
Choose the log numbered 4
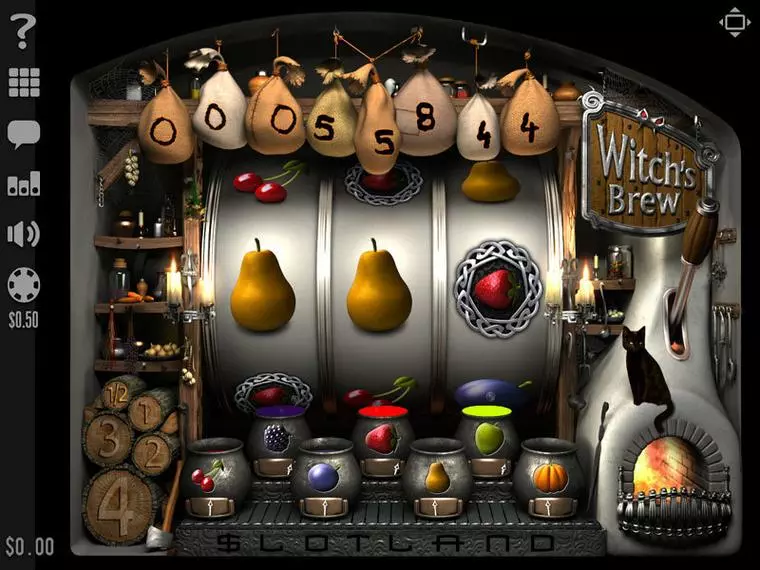(120, 502)
